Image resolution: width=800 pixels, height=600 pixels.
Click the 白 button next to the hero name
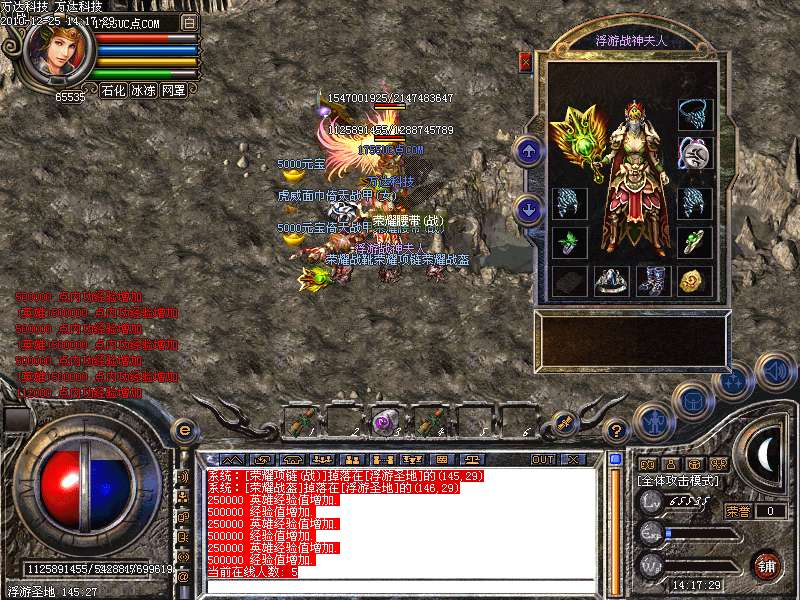[x=190, y=22]
